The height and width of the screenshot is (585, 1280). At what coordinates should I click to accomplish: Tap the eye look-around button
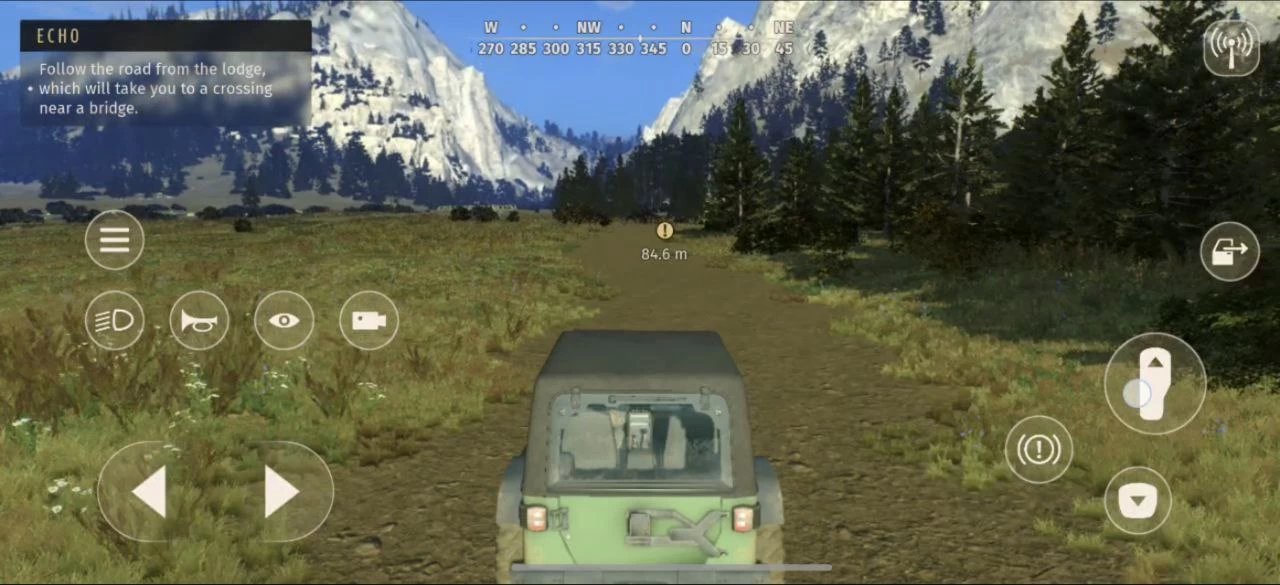(x=284, y=320)
